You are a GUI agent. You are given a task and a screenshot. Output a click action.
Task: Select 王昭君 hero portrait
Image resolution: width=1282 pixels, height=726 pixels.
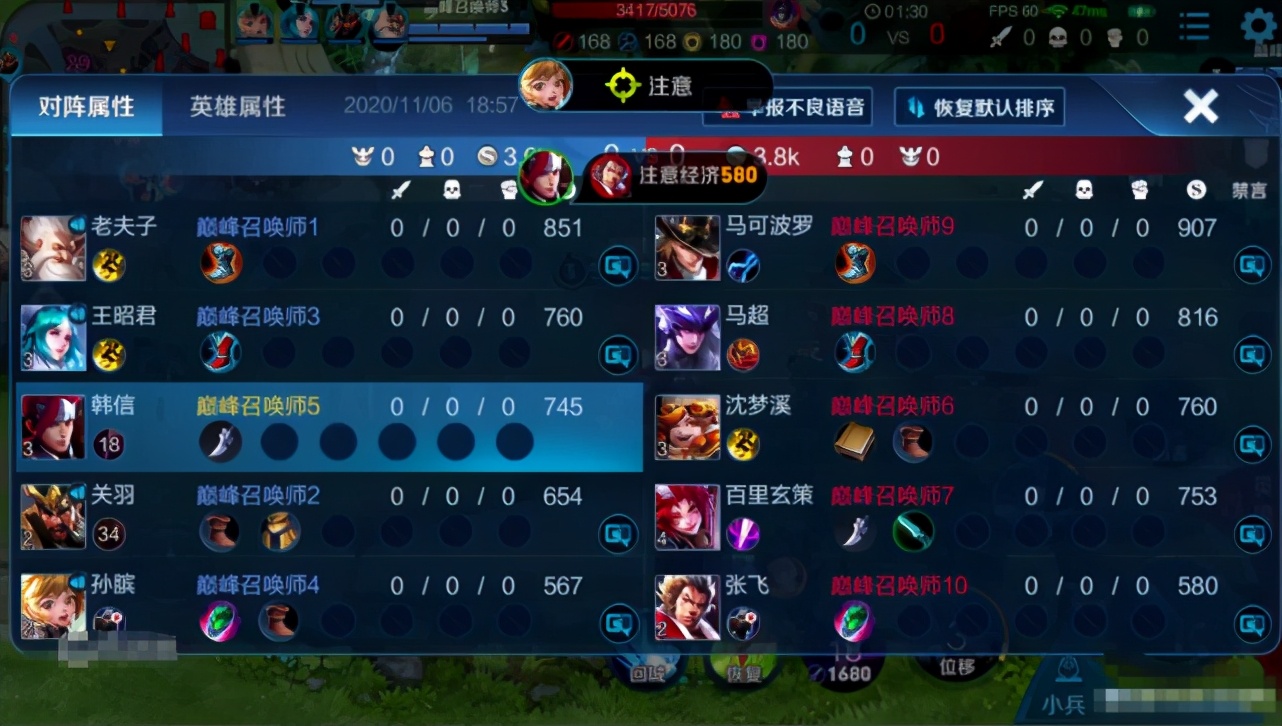(53, 337)
